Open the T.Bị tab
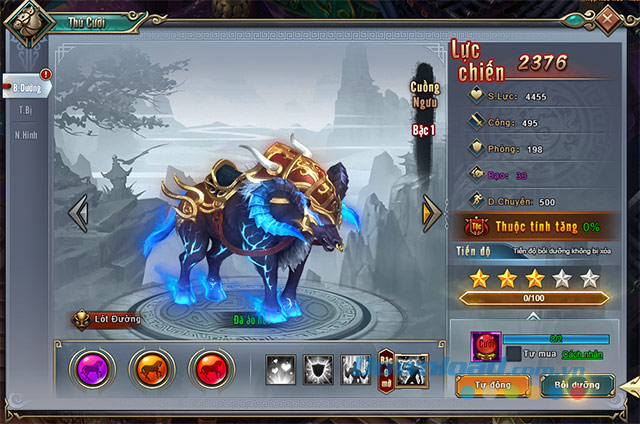The image size is (640, 424). (x=26, y=110)
